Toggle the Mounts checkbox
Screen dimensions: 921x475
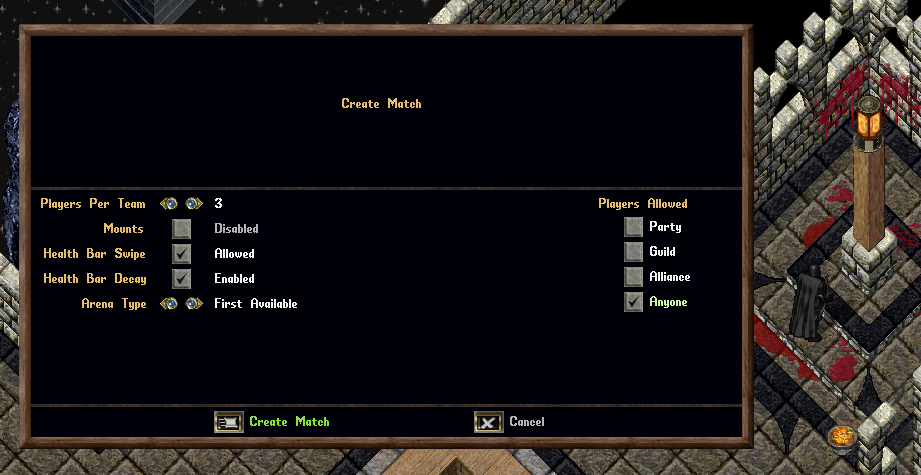(x=181, y=229)
